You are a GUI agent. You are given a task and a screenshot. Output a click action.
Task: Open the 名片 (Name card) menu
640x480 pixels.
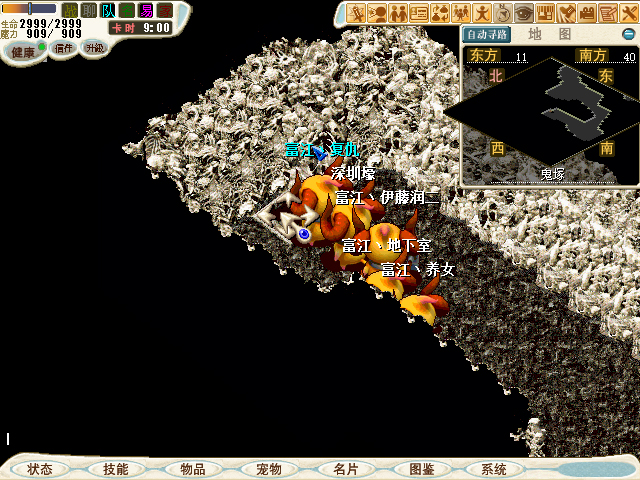[345, 469]
